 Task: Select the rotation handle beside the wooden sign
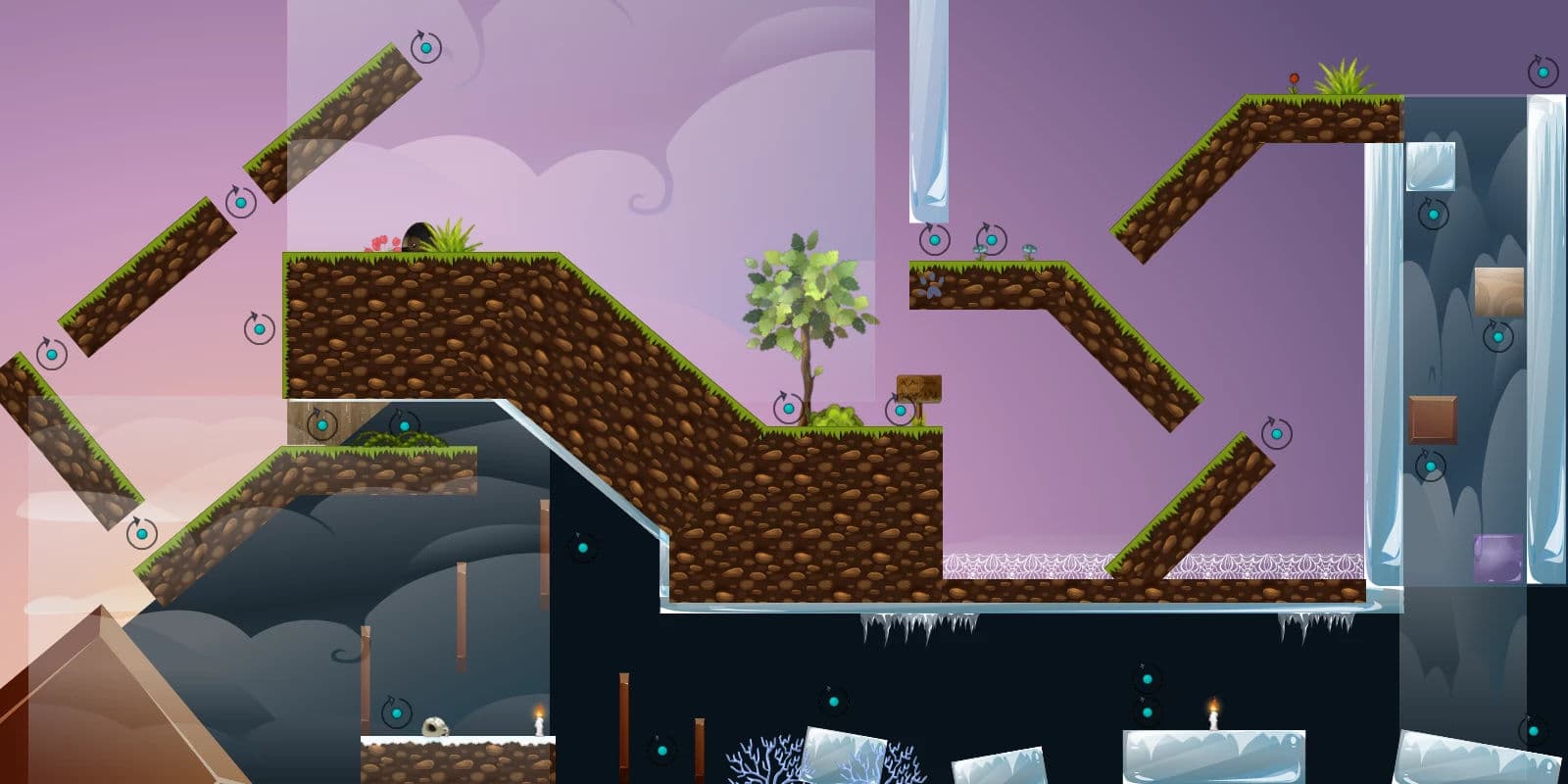click(x=900, y=411)
